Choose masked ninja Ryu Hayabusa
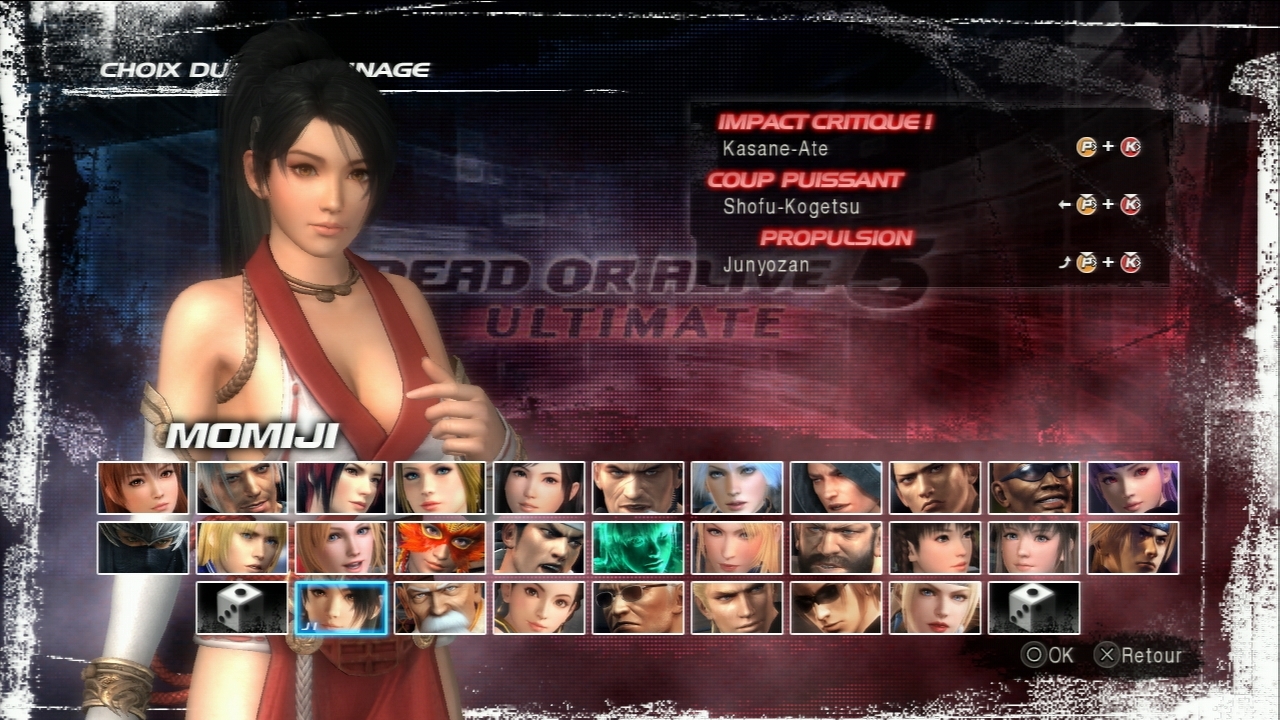 coord(143,548)
